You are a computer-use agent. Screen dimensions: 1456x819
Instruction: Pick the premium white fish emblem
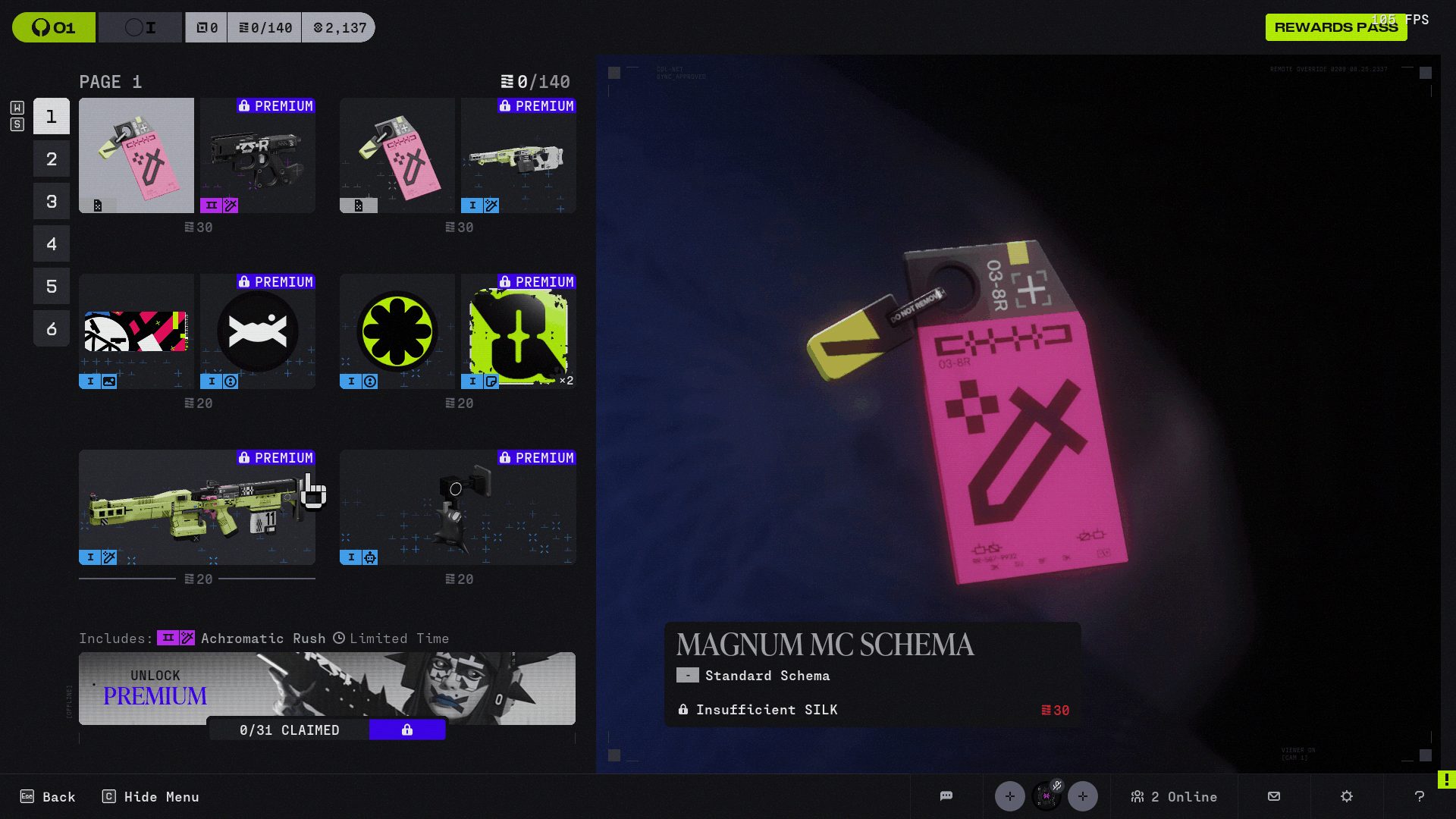pyautogui.click(x=258, y=331)
